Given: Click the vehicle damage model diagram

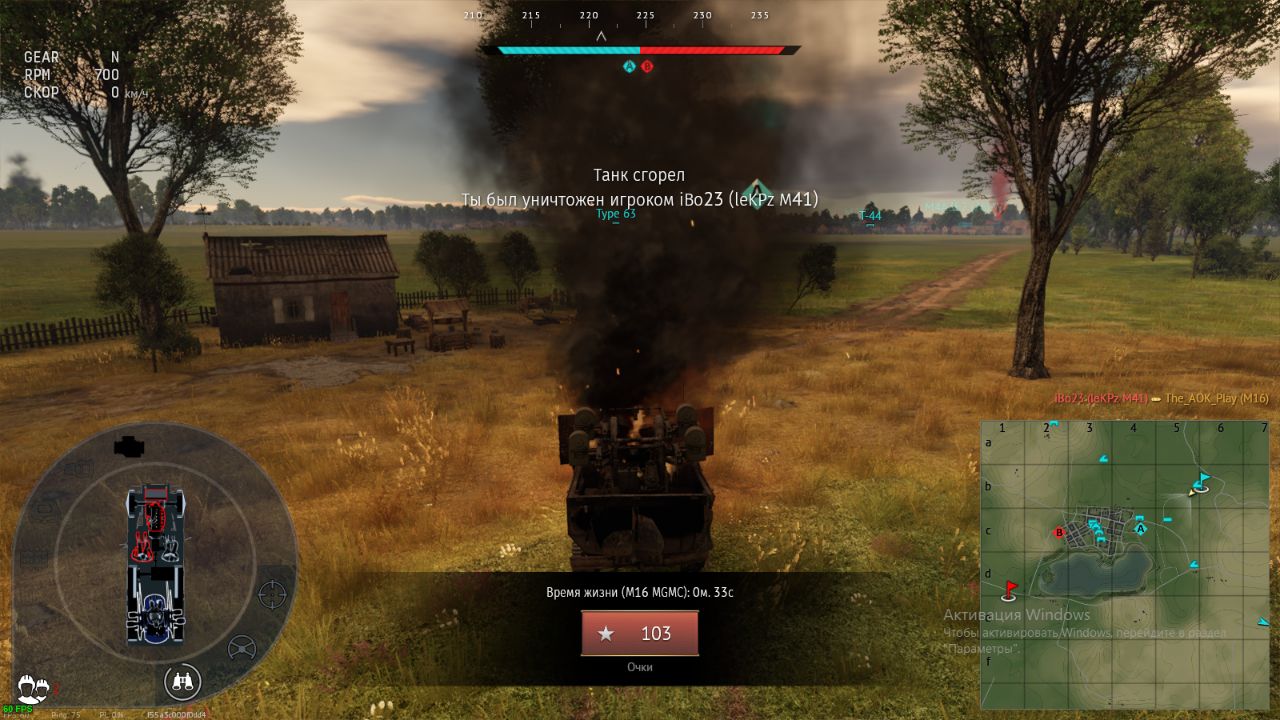Looking at the screenshot, I should 155,563.
